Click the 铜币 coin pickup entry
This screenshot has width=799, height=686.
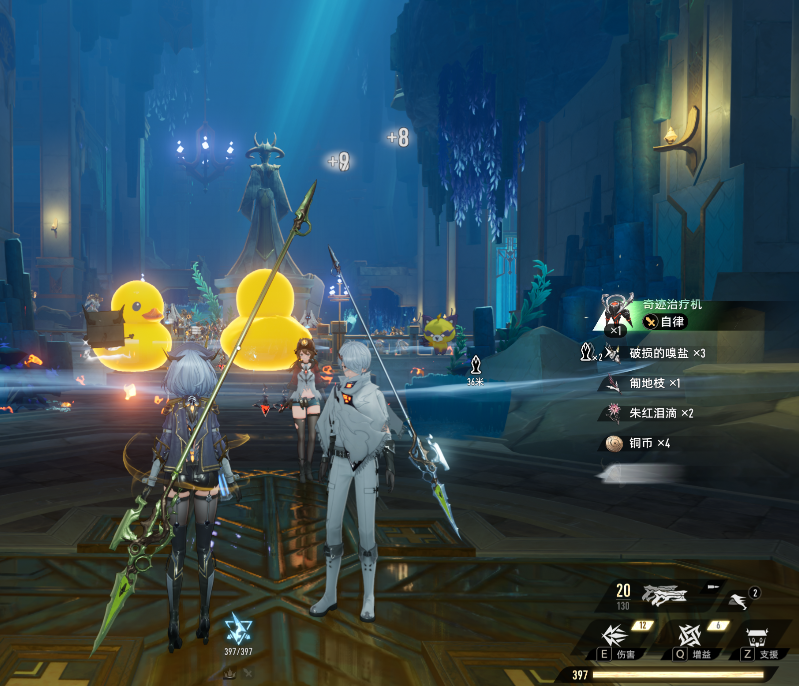649,443
